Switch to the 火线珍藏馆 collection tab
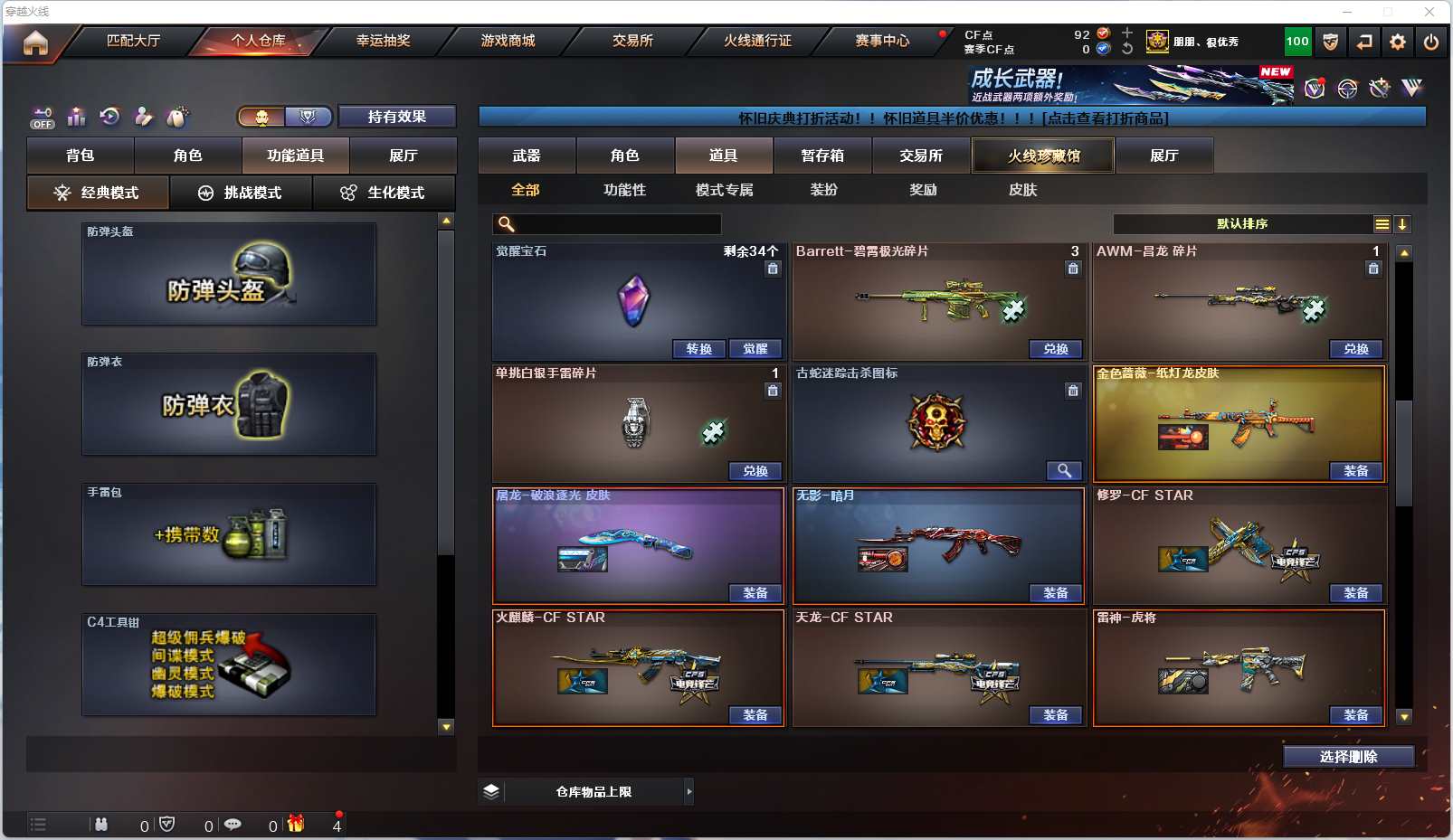 pyautogui.click(x=1043, y=156)
